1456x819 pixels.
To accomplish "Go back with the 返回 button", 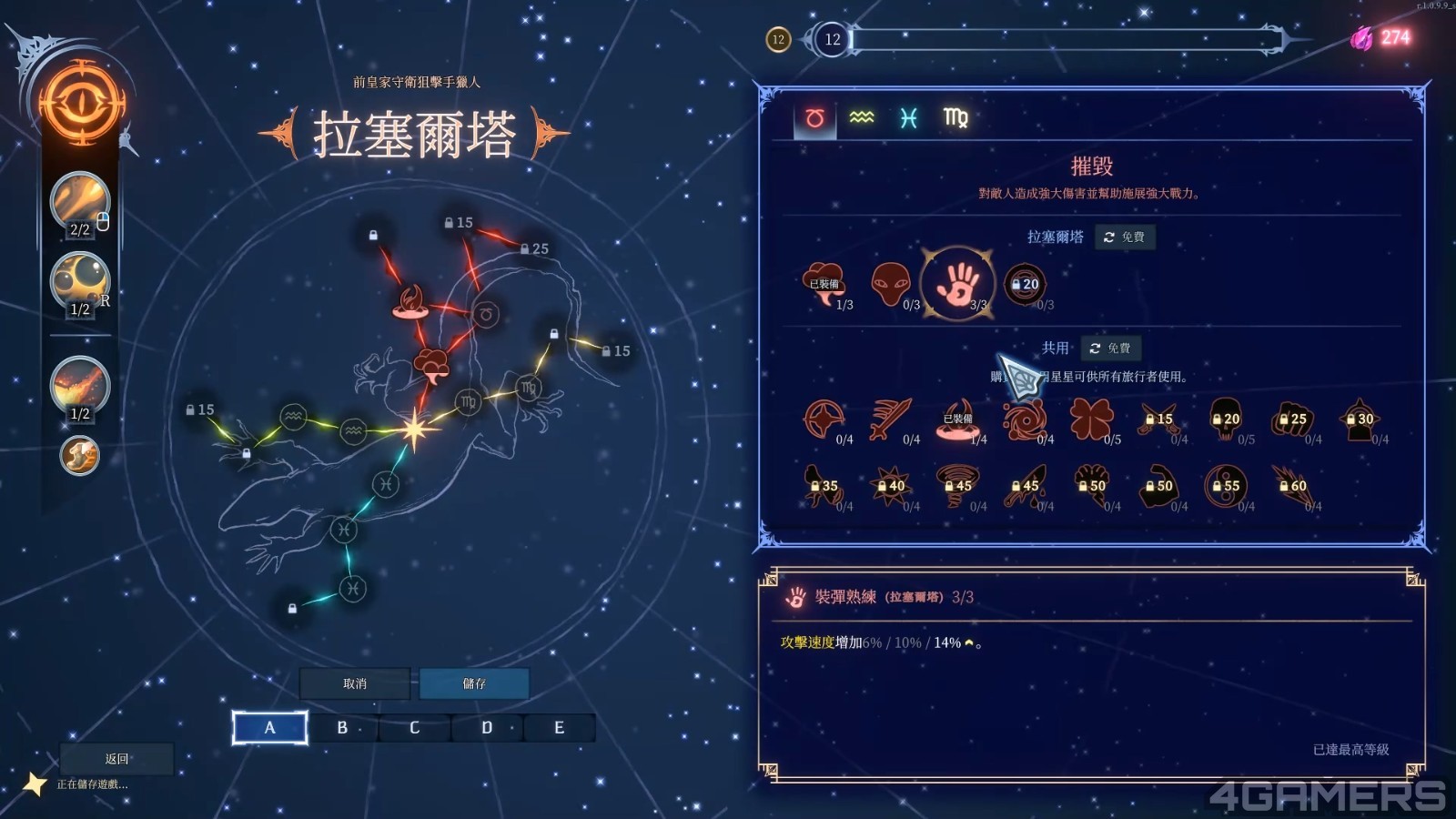I will [116, 759].
